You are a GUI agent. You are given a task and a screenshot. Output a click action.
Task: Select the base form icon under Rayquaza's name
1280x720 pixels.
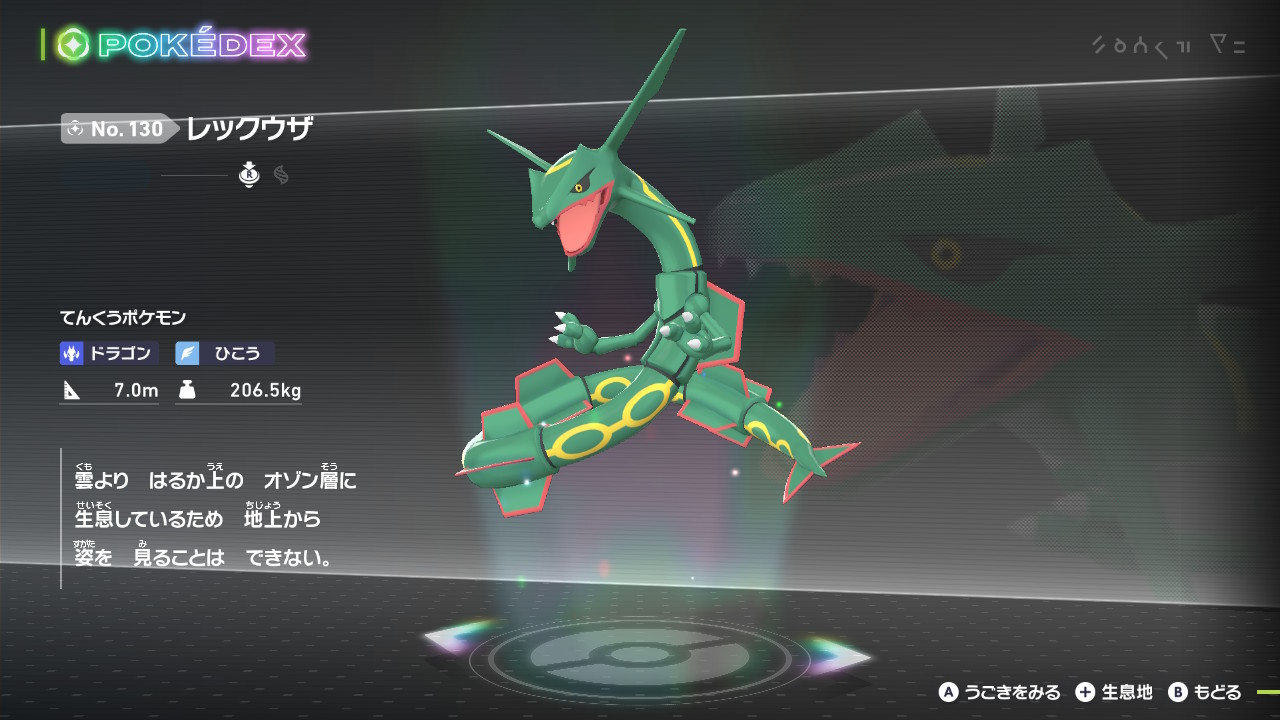[x=249, y=176]
